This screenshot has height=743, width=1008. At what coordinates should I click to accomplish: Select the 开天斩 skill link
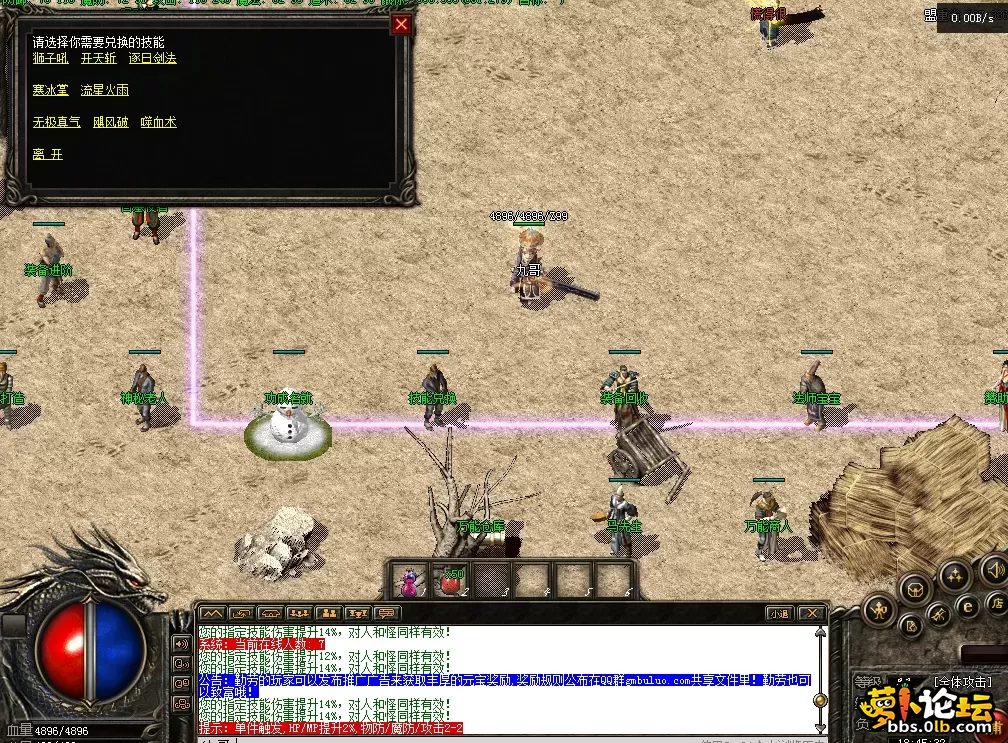click(x=99, y=58)
